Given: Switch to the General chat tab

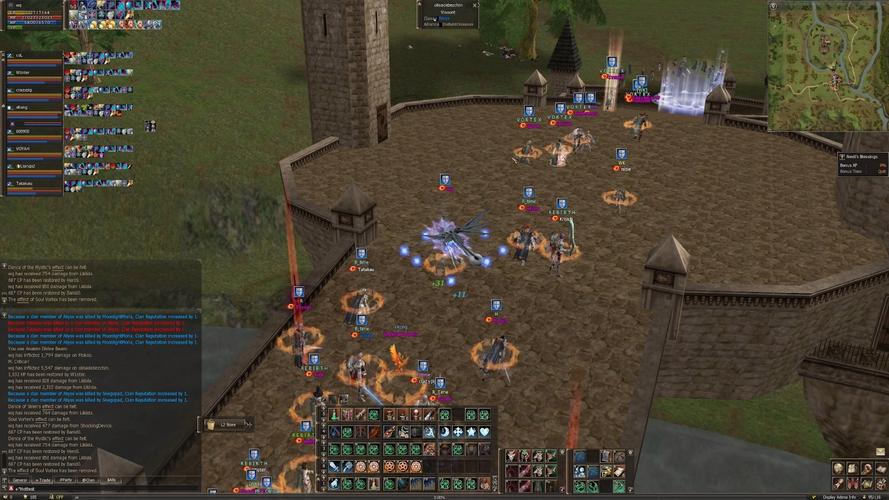Looking at the screenshot, I should coord(20,480).
